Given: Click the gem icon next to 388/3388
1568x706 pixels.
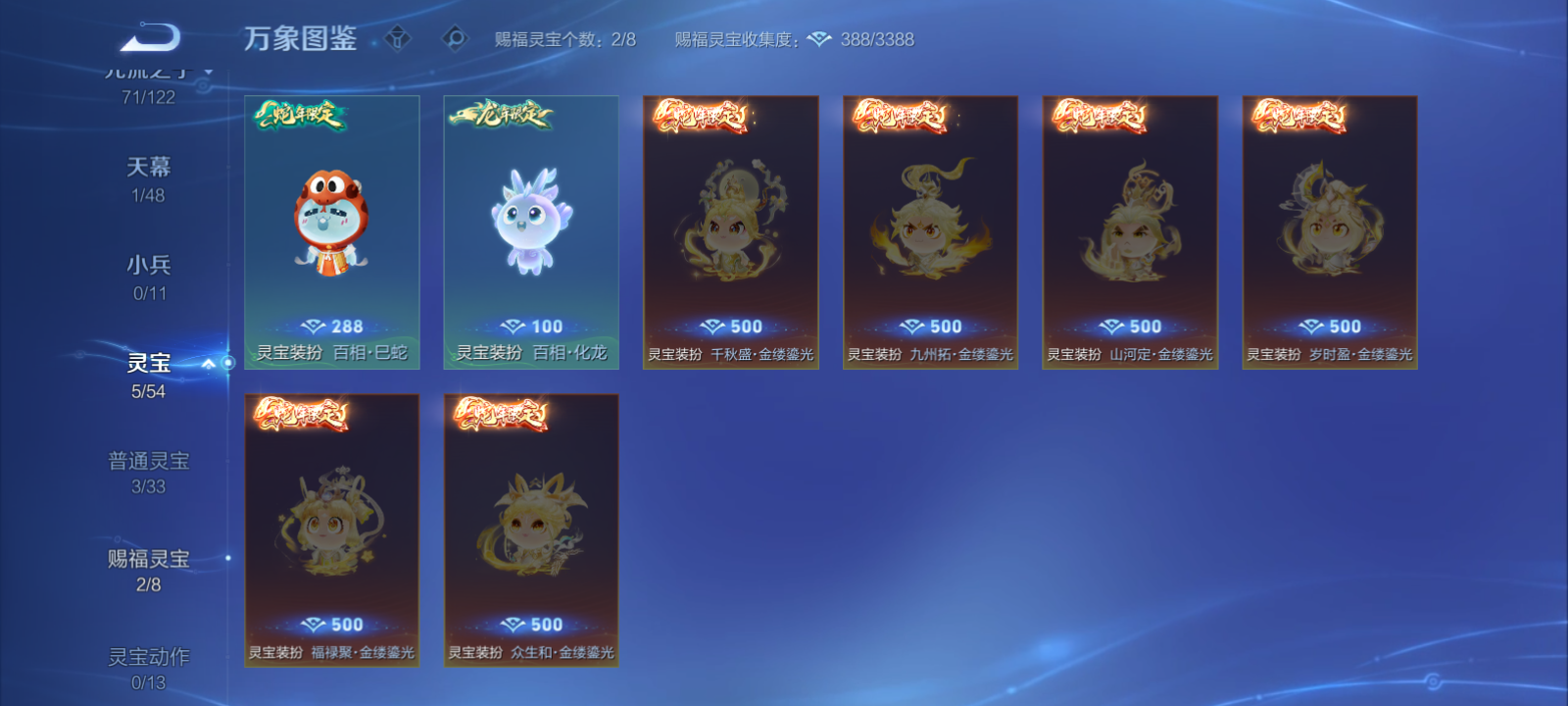Looking at the screenshot, I should [x=821, y=40].
